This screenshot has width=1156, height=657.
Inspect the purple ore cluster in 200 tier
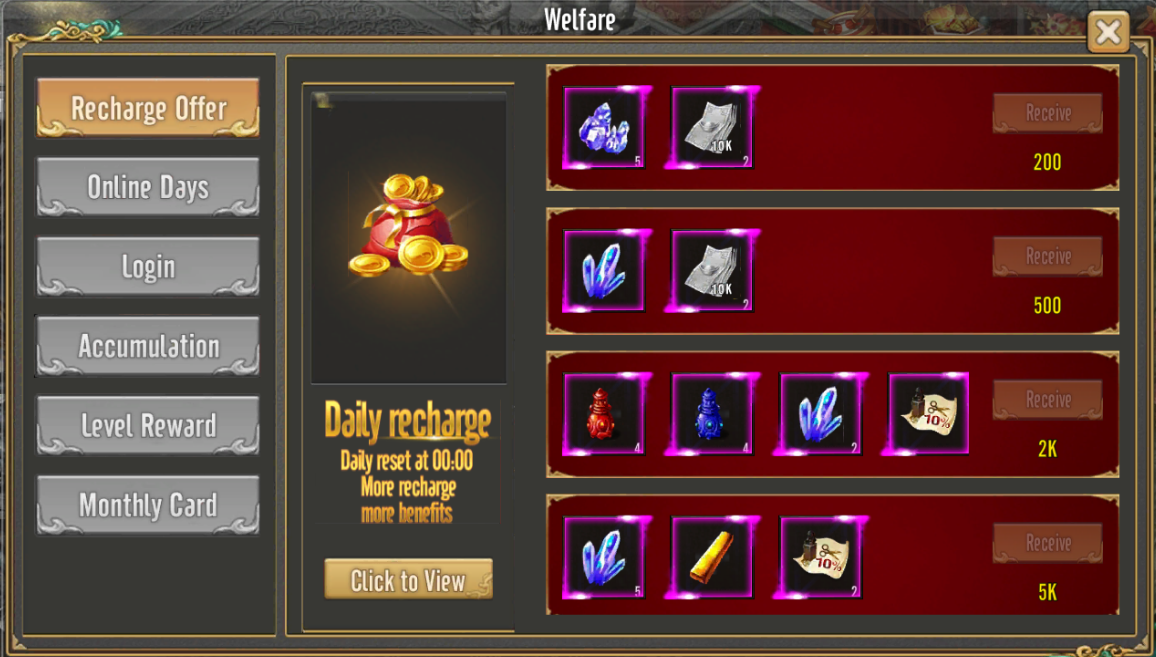click(x=604, y=128)
